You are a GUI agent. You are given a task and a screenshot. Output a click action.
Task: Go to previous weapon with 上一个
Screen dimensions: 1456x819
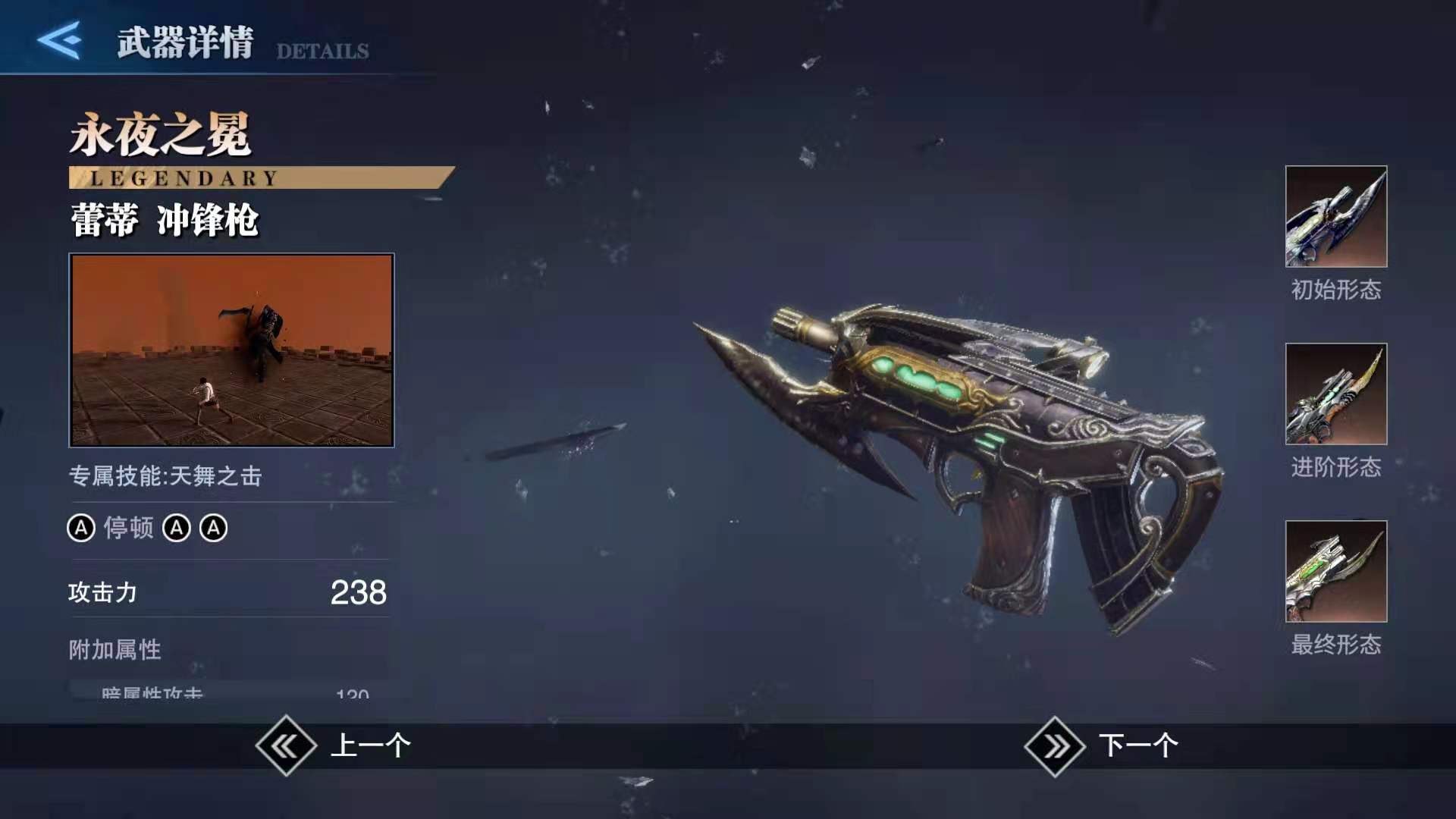(335, 745)
